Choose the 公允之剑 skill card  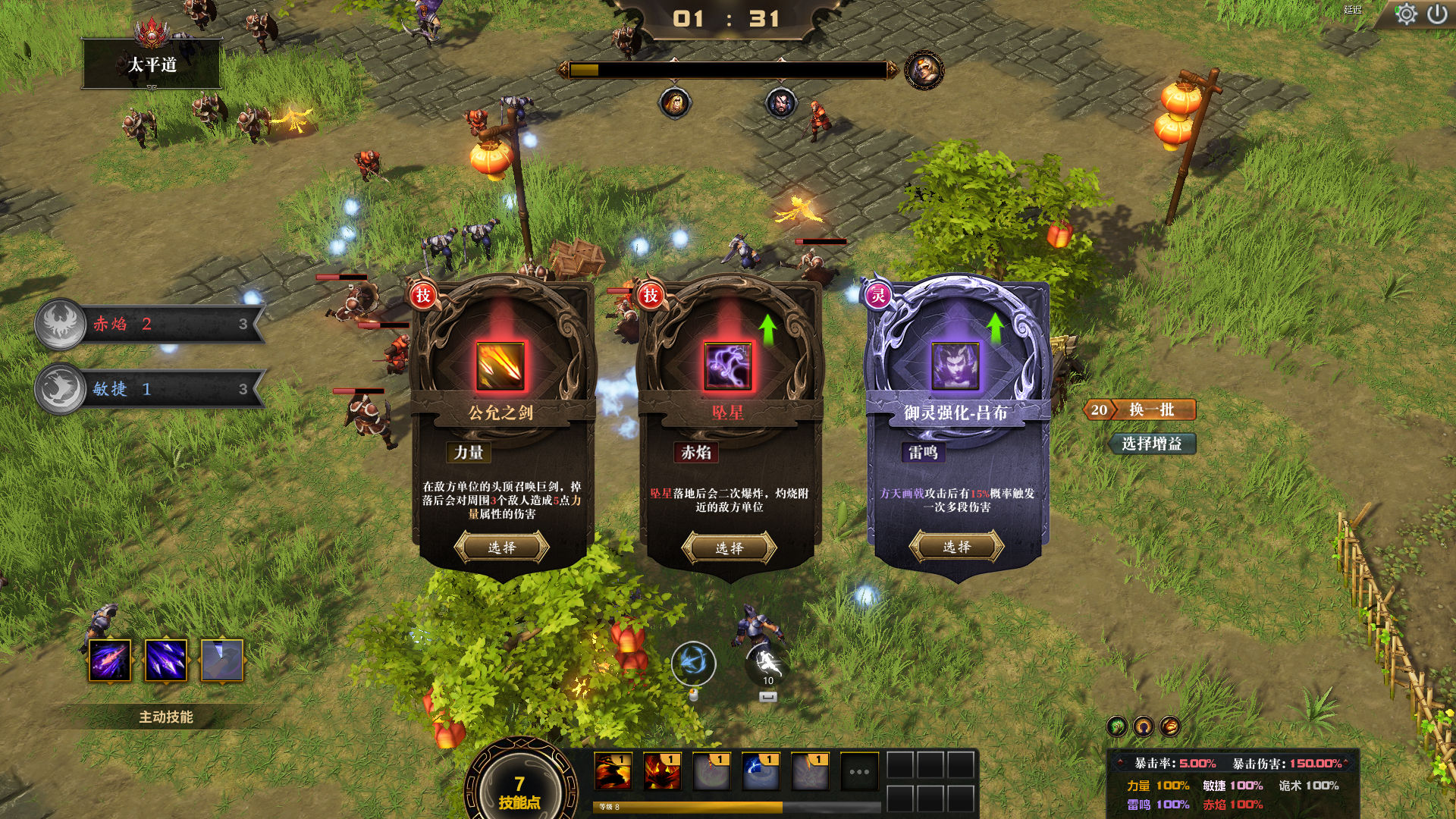tap(501, 547)
